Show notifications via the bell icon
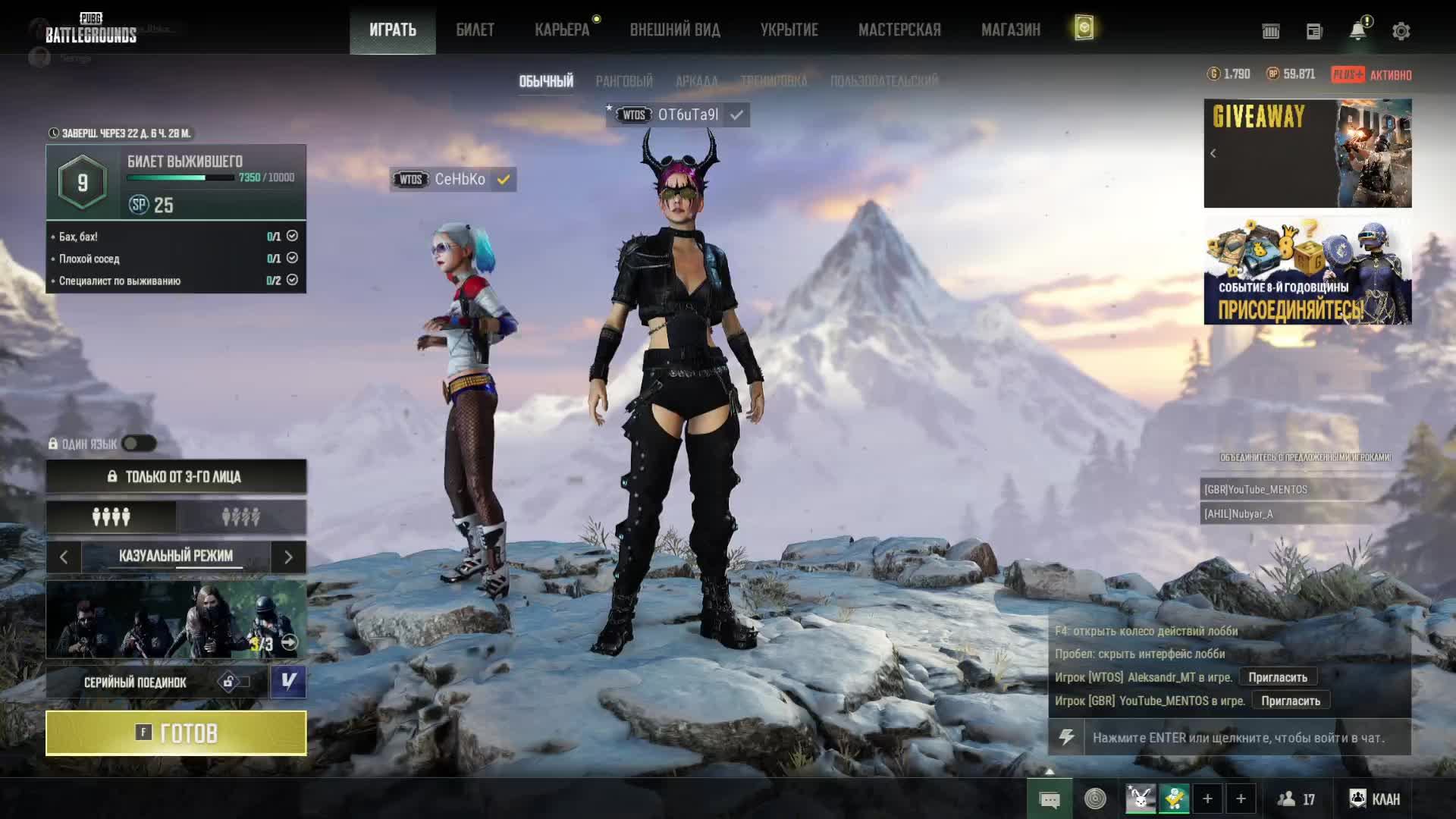 [1357, 31]
